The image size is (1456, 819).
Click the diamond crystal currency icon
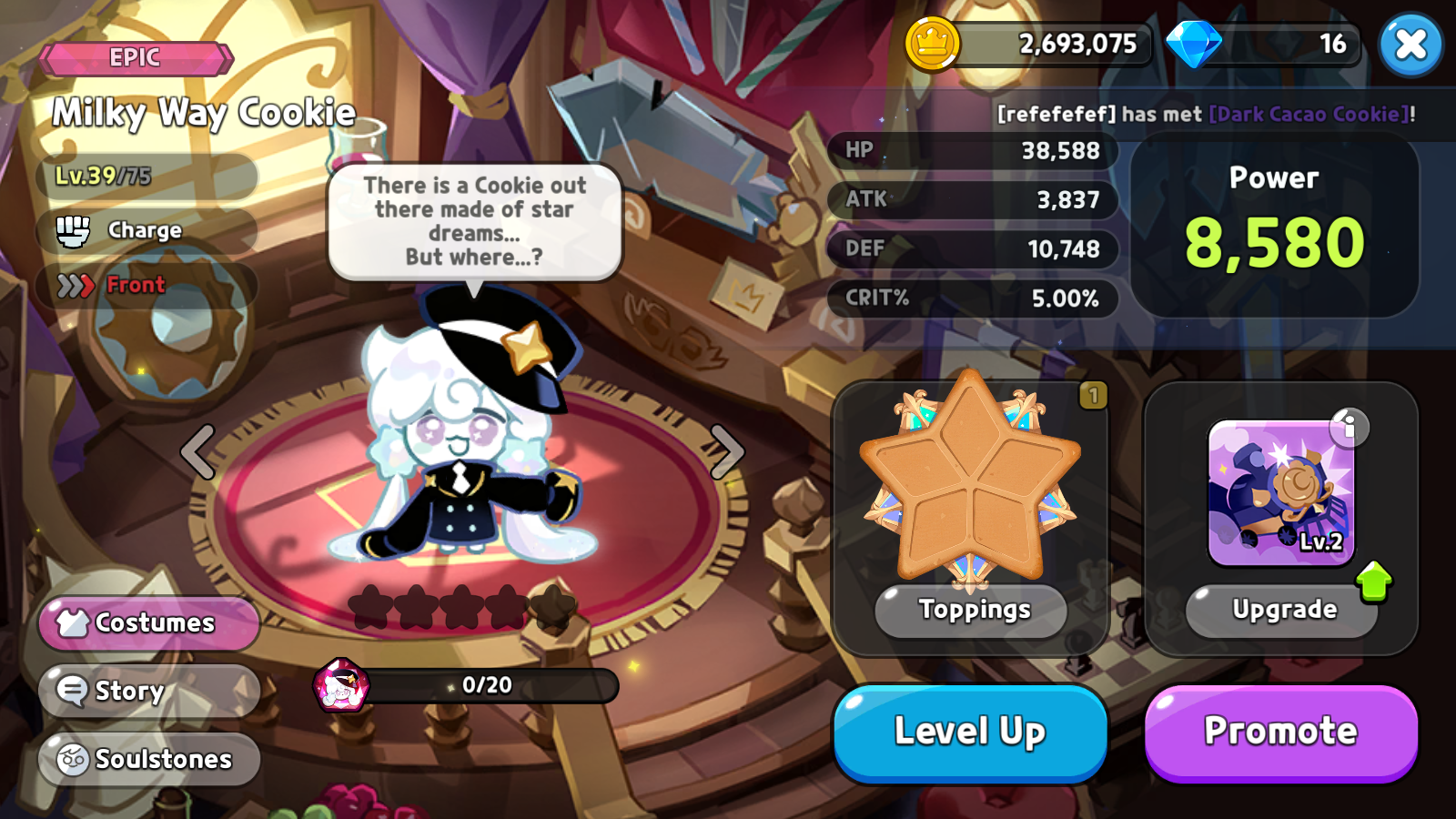pos(1195,41)
